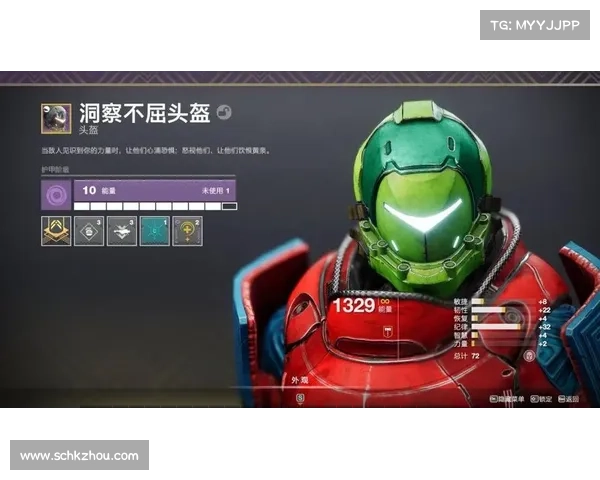
Task: Select the golden chevron mod slot
Action: point(56,231)
